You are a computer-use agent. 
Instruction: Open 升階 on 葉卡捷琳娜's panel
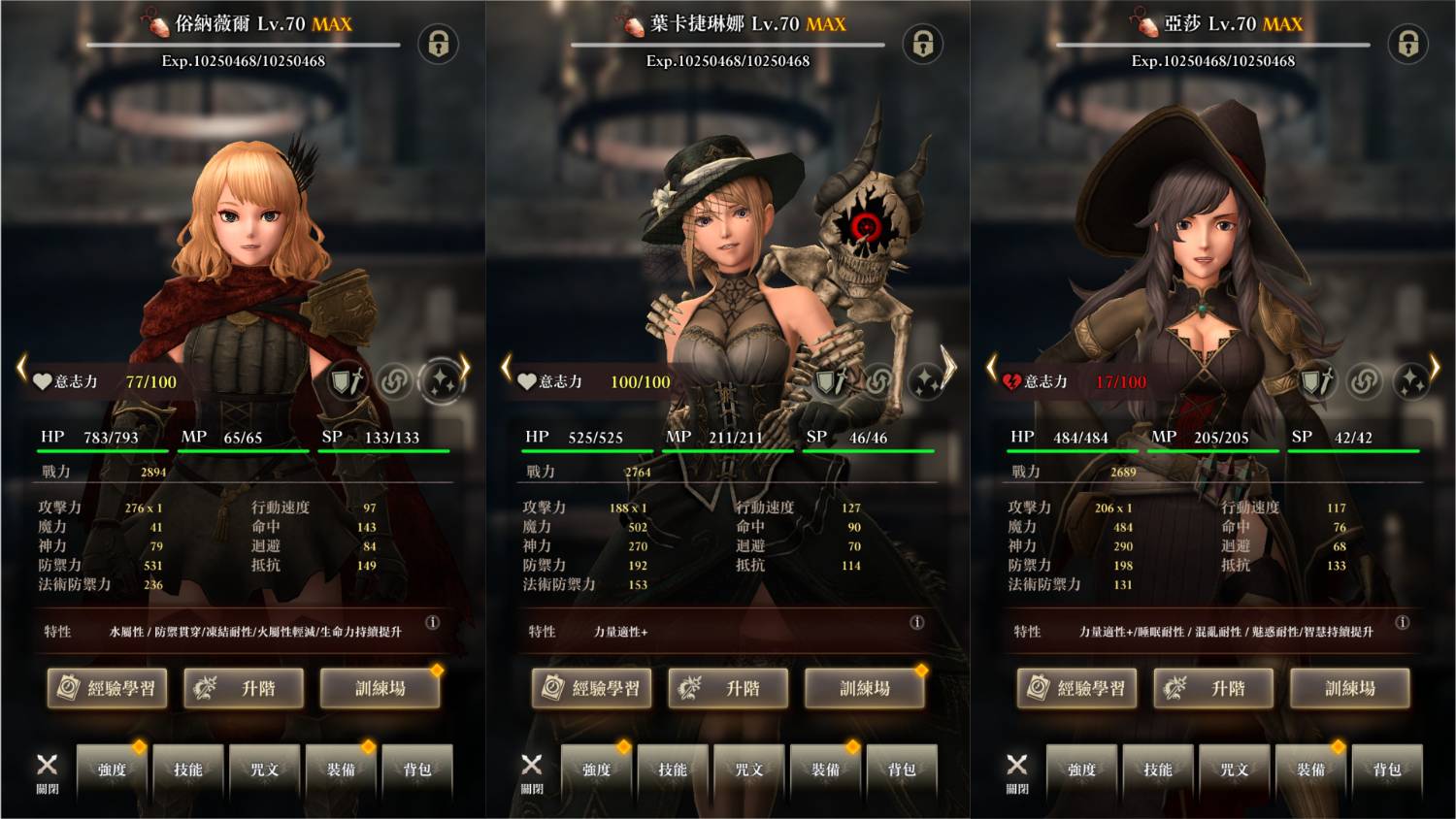point(729,688)
